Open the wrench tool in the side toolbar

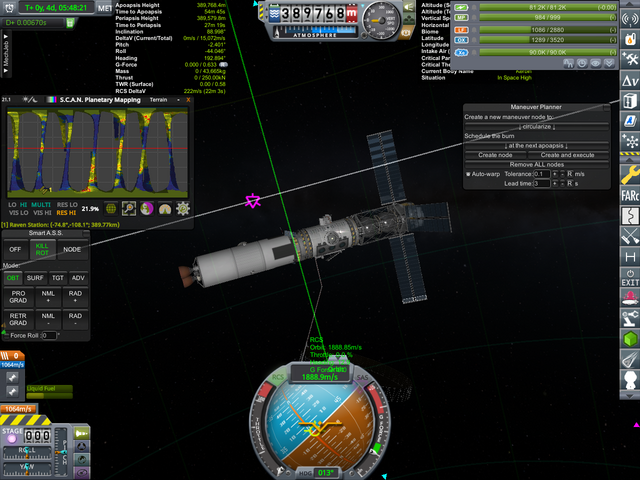[630, 175]
